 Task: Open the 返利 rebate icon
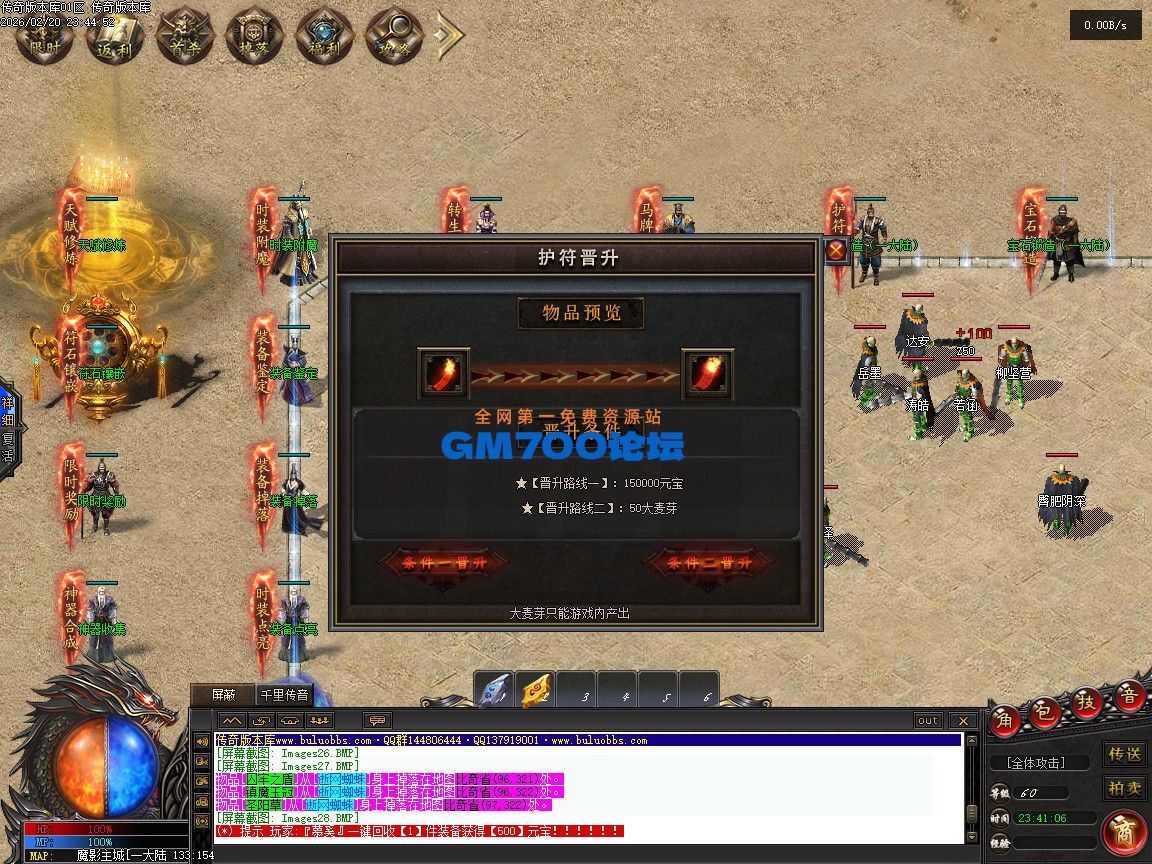coord(115,36)
